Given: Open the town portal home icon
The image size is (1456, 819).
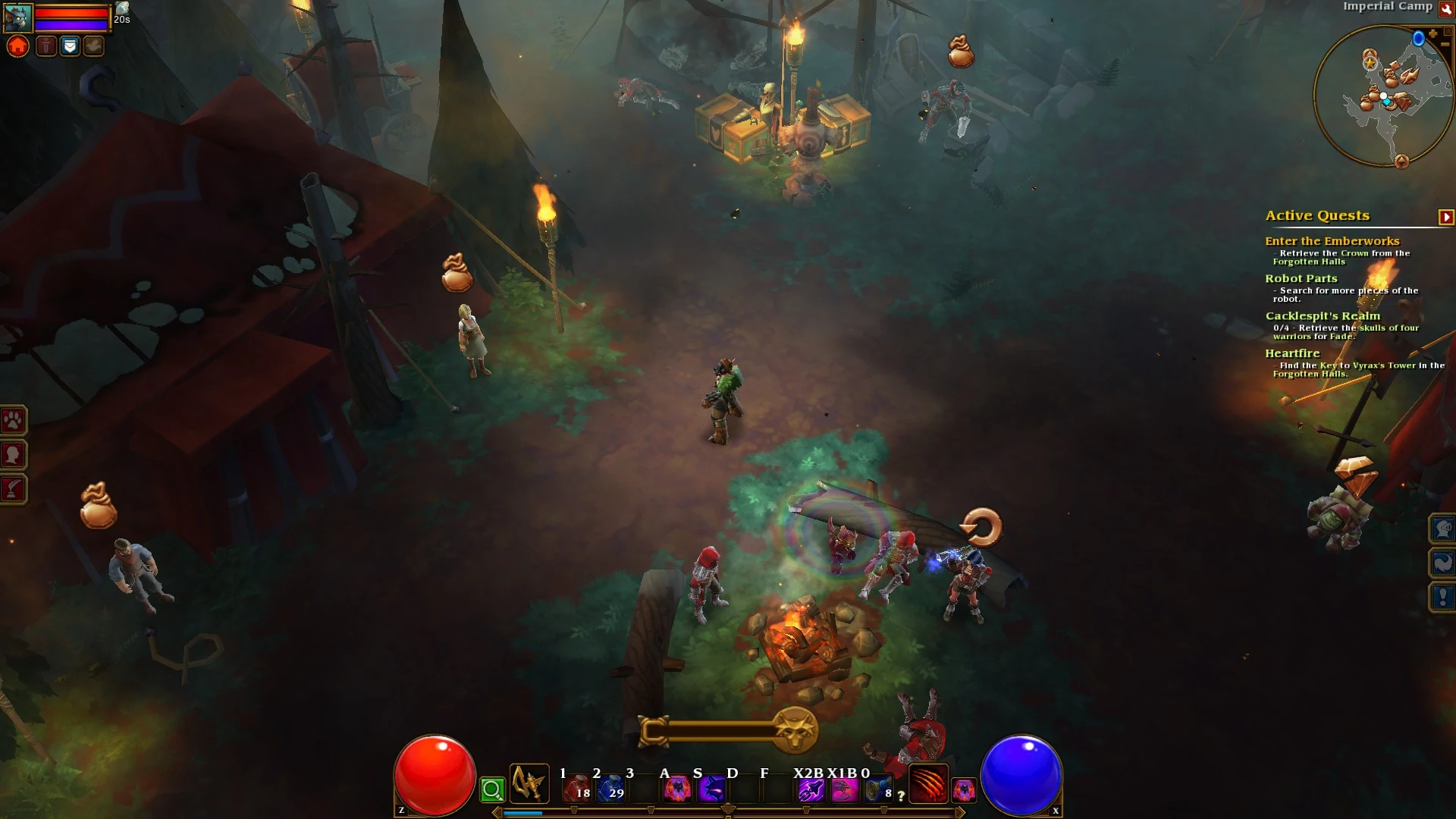Looking at the screenshot, I should [17, 47].
